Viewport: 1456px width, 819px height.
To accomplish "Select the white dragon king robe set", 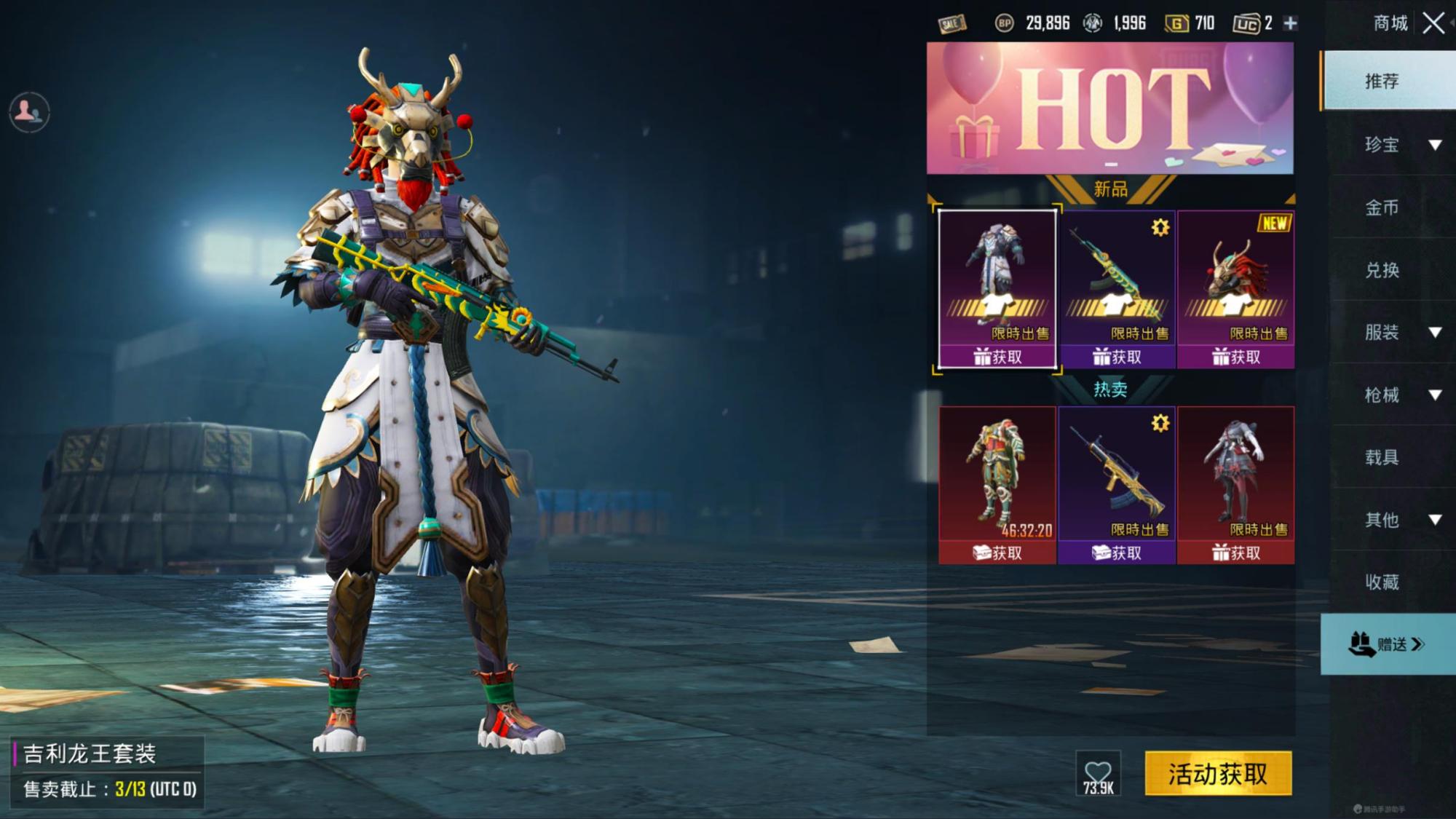I will pos(997,288).
